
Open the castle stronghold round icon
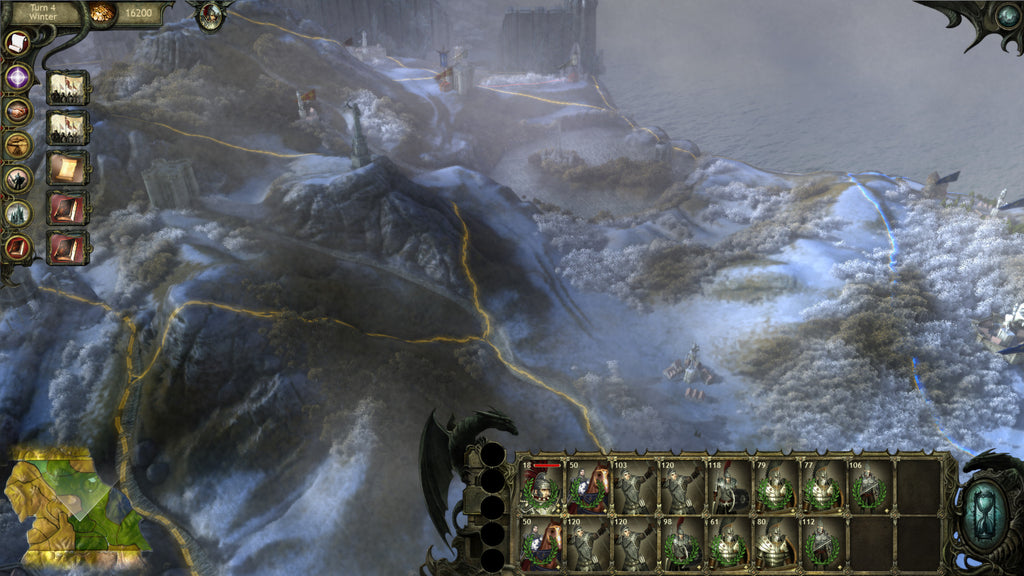point(18,213)
